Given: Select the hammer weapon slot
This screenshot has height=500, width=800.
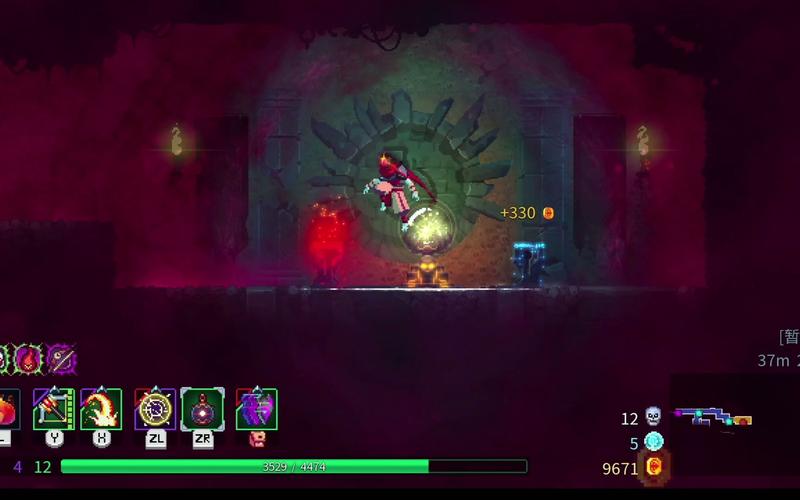Looking at the screenshot, I should point(54,409).
